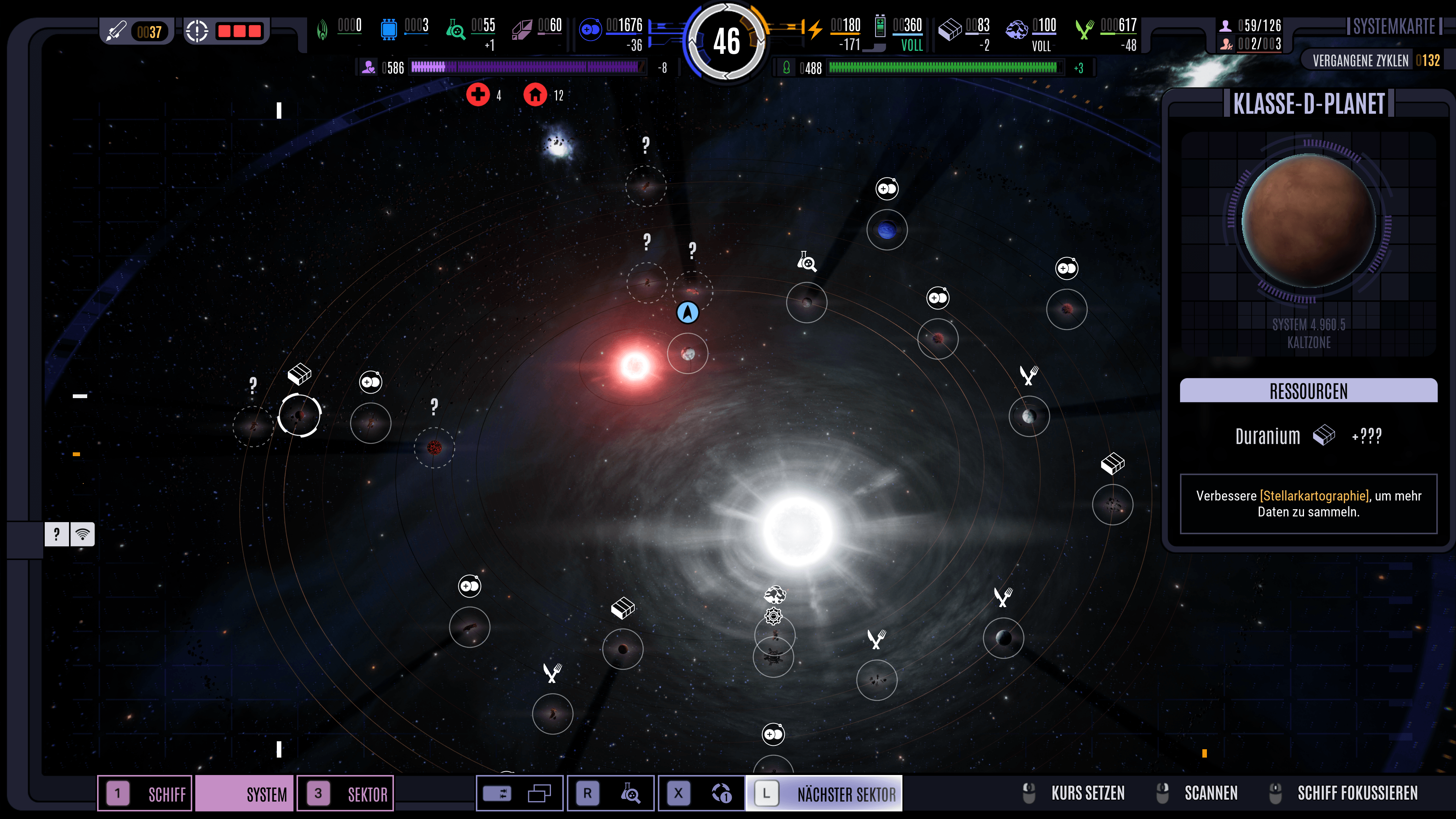Image resolution: width=1456 pixels, height=819 pixels.
Task: Open the red house alert icon
Action: [x=535, y=94]
